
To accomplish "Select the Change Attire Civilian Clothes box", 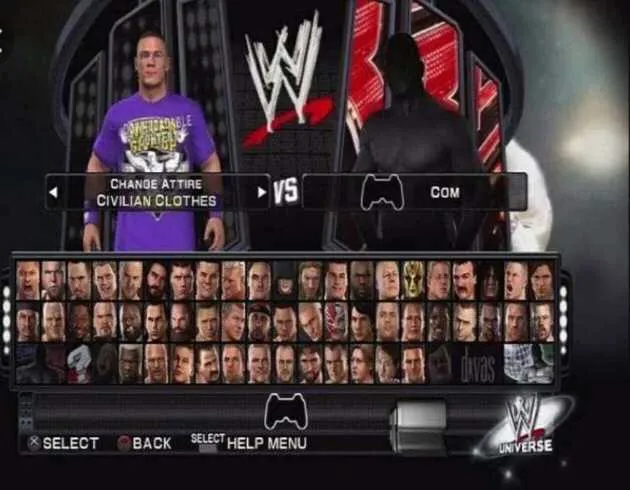I will [158, 192].
